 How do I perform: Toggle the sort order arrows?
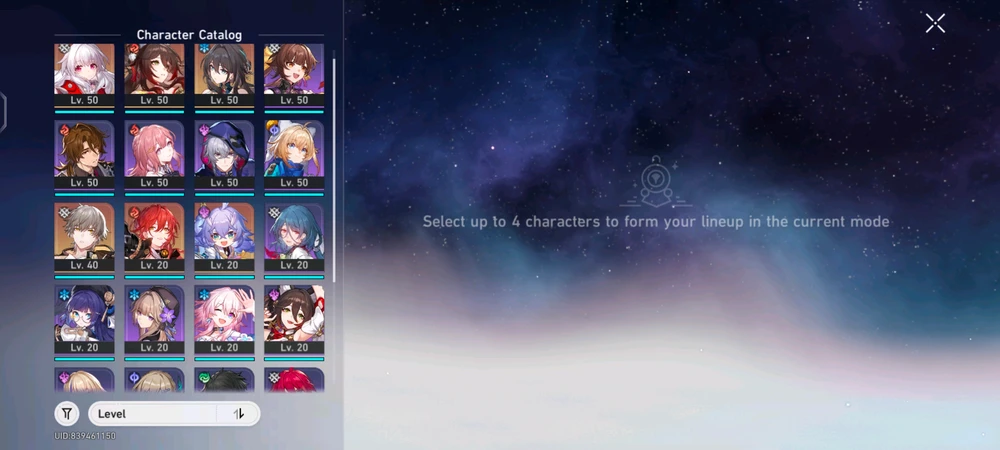pos(239,413)
